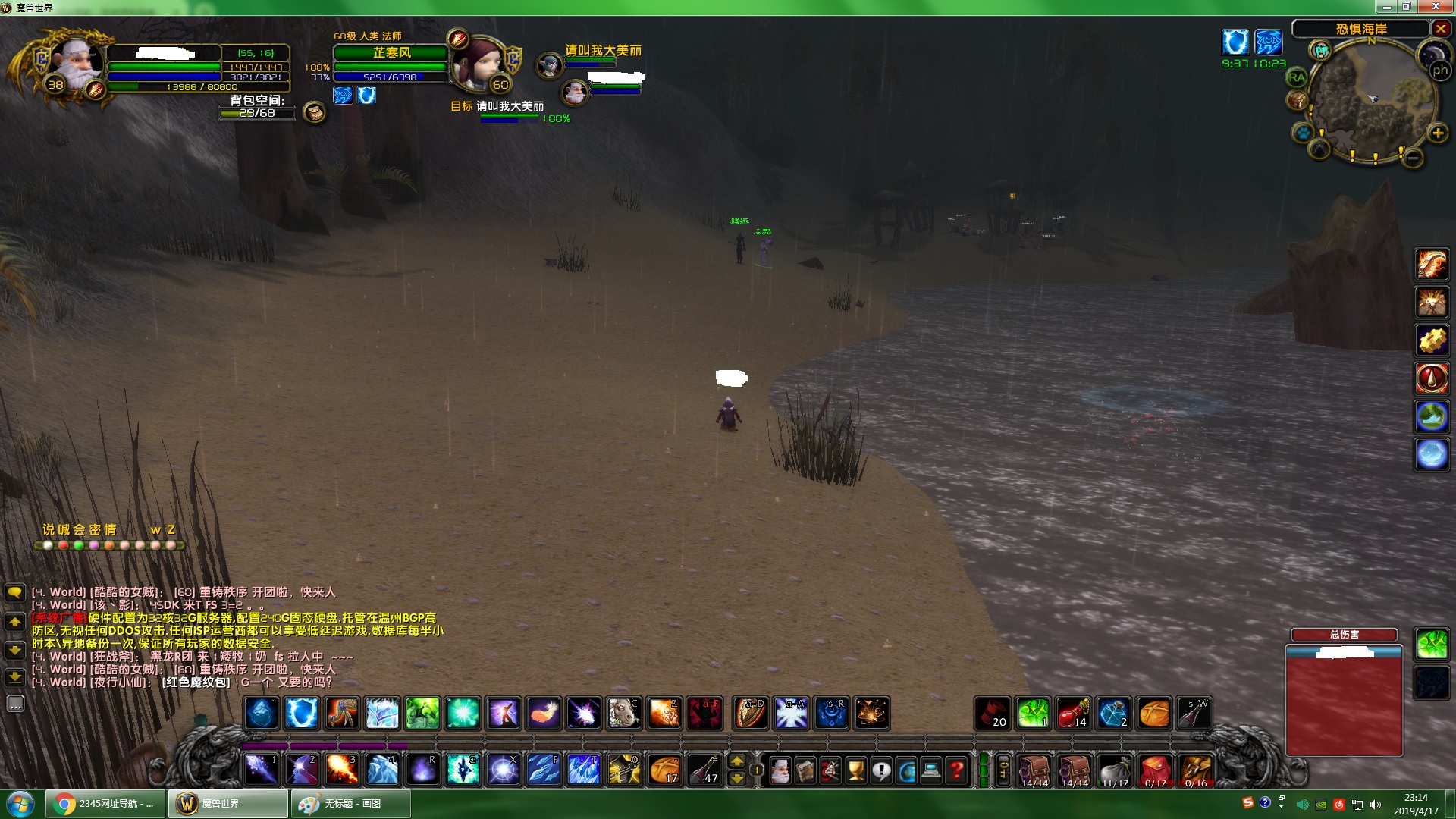
Task: Activate the Polymorph sheep spell
Action: click(624, 713)
